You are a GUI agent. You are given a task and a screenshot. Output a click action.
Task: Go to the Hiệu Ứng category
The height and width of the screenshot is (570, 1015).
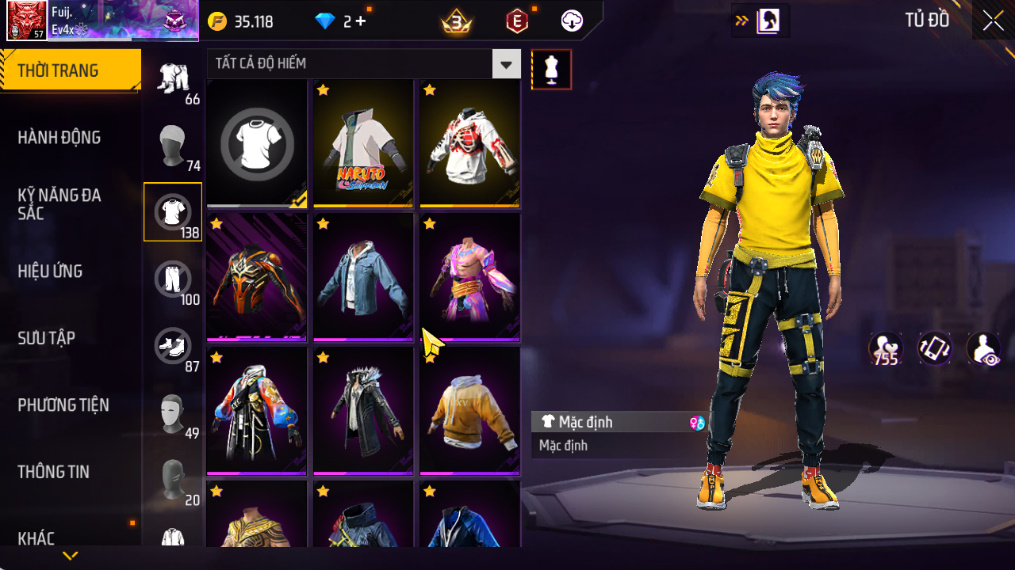click(x=50, y=271)
